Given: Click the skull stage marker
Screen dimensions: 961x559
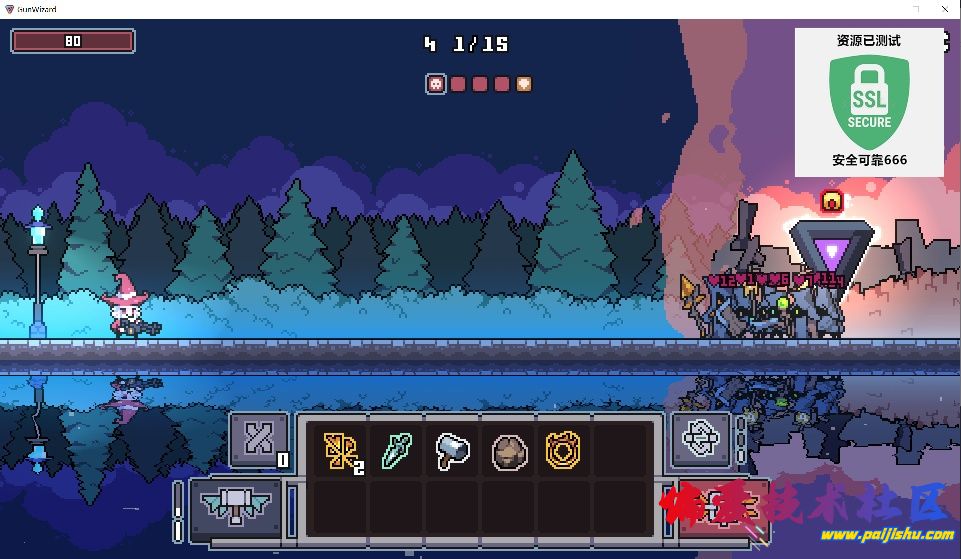Looking at the screenshot, I should (x=436, y=84).
